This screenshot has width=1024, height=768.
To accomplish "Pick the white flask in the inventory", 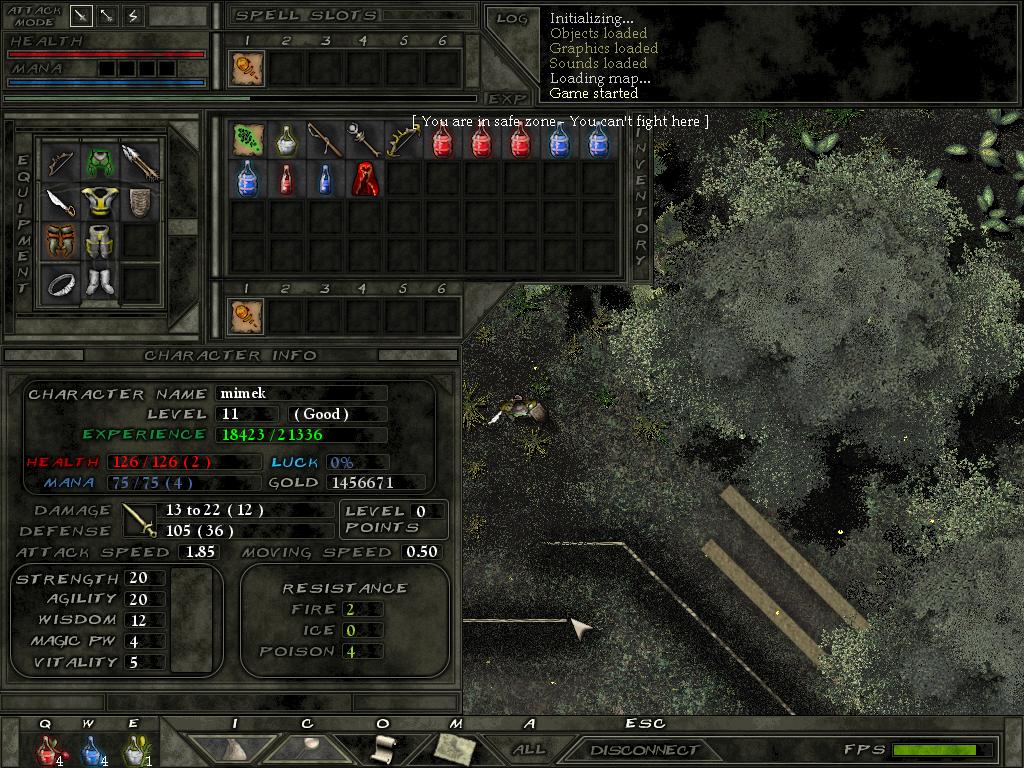I will click(286, 140).
